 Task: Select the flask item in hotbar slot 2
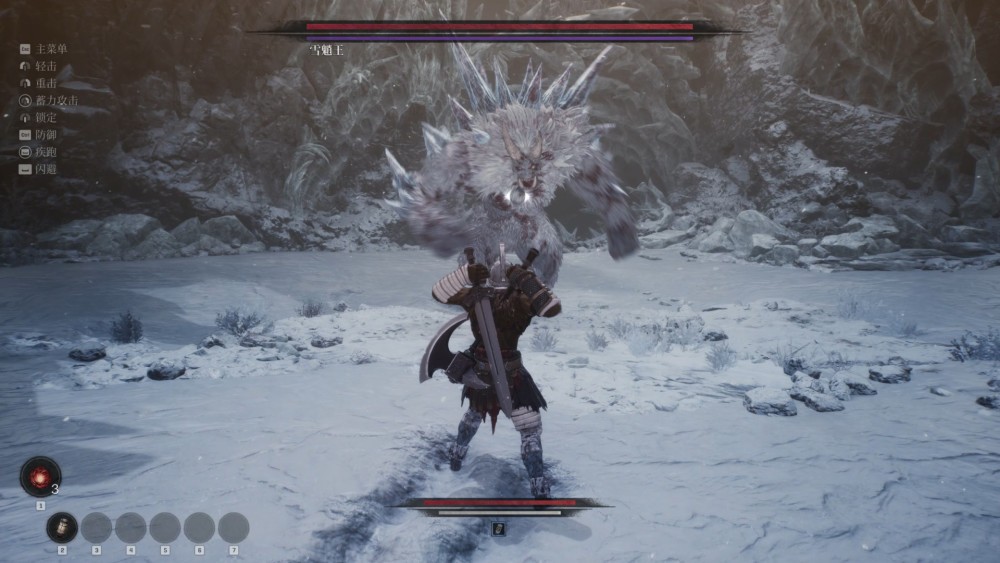(x=62, y=527)
